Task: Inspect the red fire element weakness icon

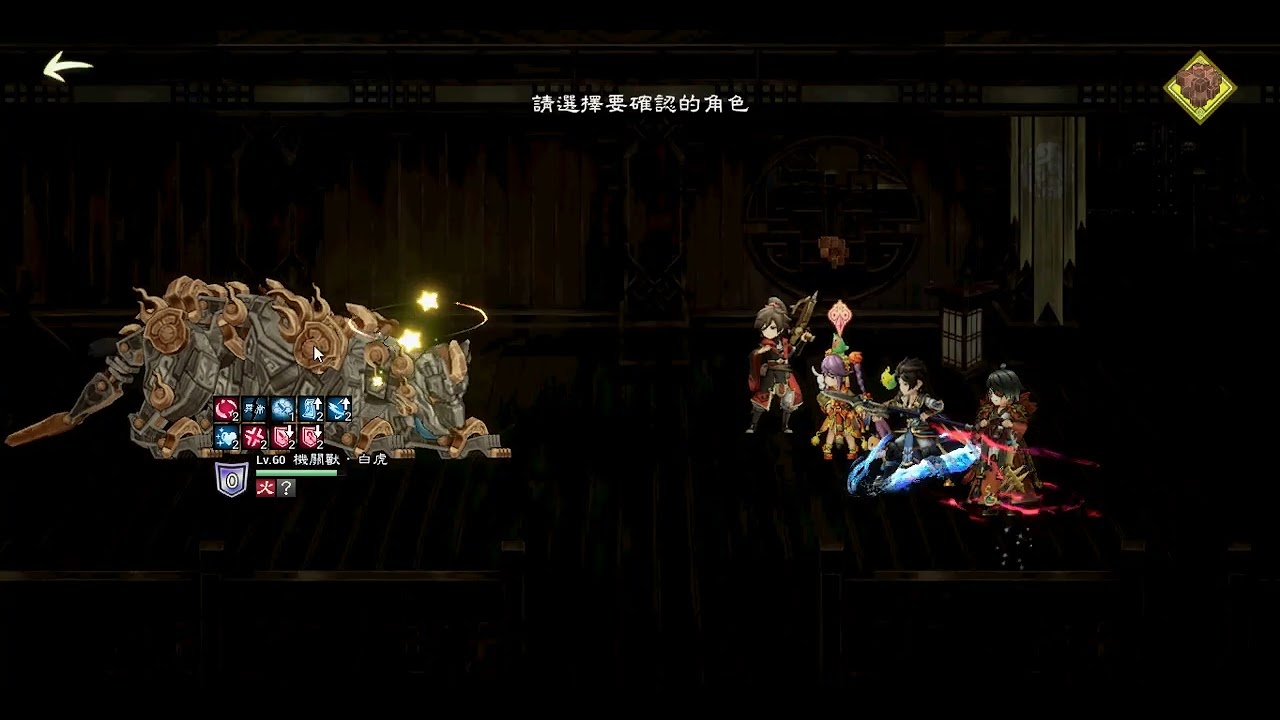Action: 265,488
